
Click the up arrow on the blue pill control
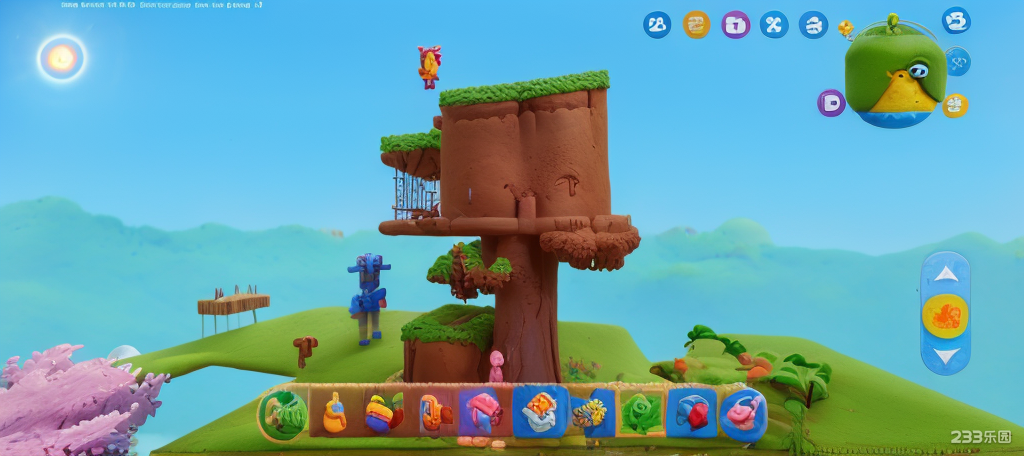coord(945,273)
